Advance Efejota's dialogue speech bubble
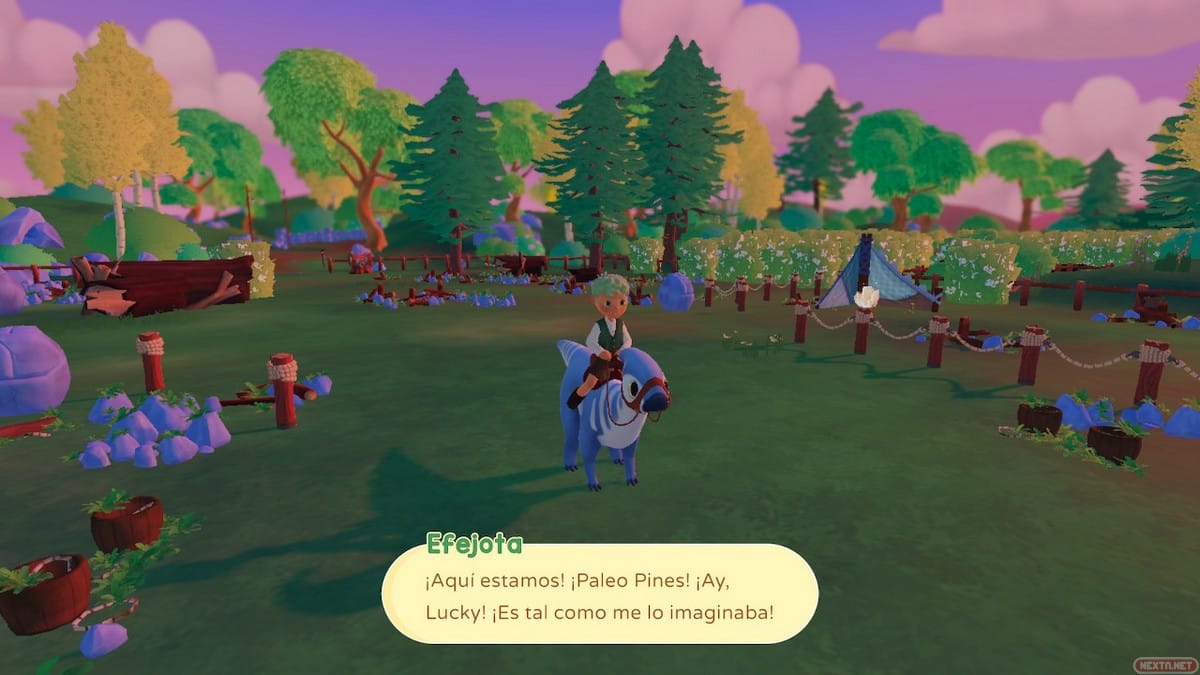Image resolution: width=1200 pixels, height=675 pixels. tap(600, 593)
